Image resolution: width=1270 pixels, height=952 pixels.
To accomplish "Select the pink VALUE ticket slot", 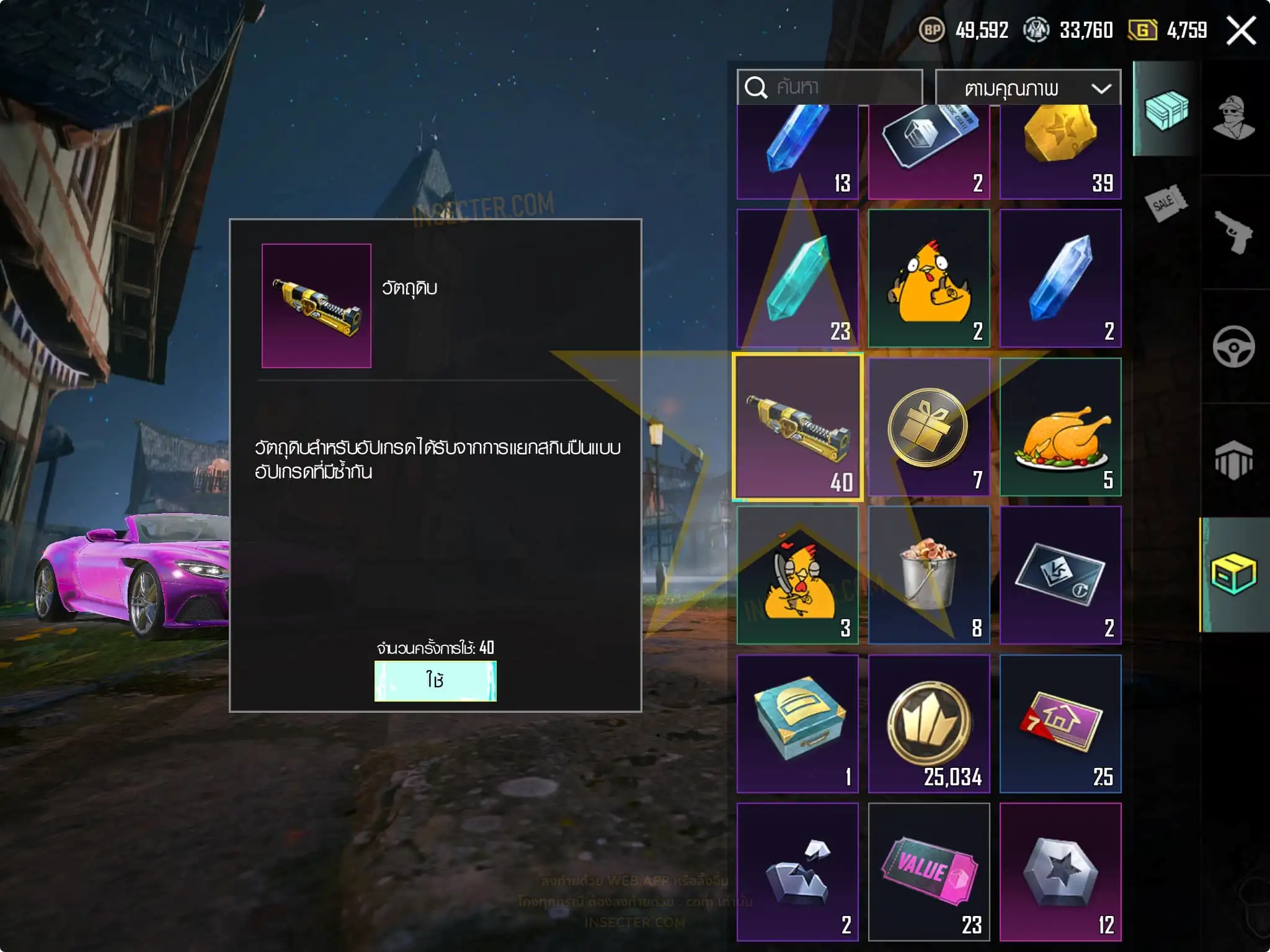I will pos(928,871).
